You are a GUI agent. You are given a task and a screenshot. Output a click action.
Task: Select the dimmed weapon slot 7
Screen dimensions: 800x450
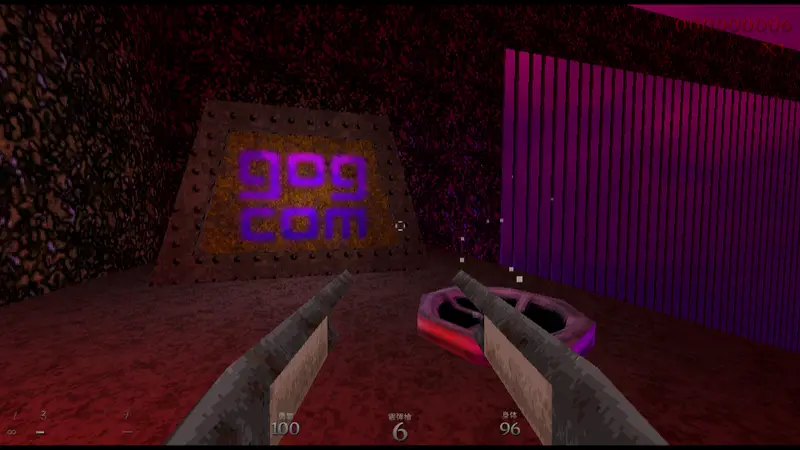[127, 424]
